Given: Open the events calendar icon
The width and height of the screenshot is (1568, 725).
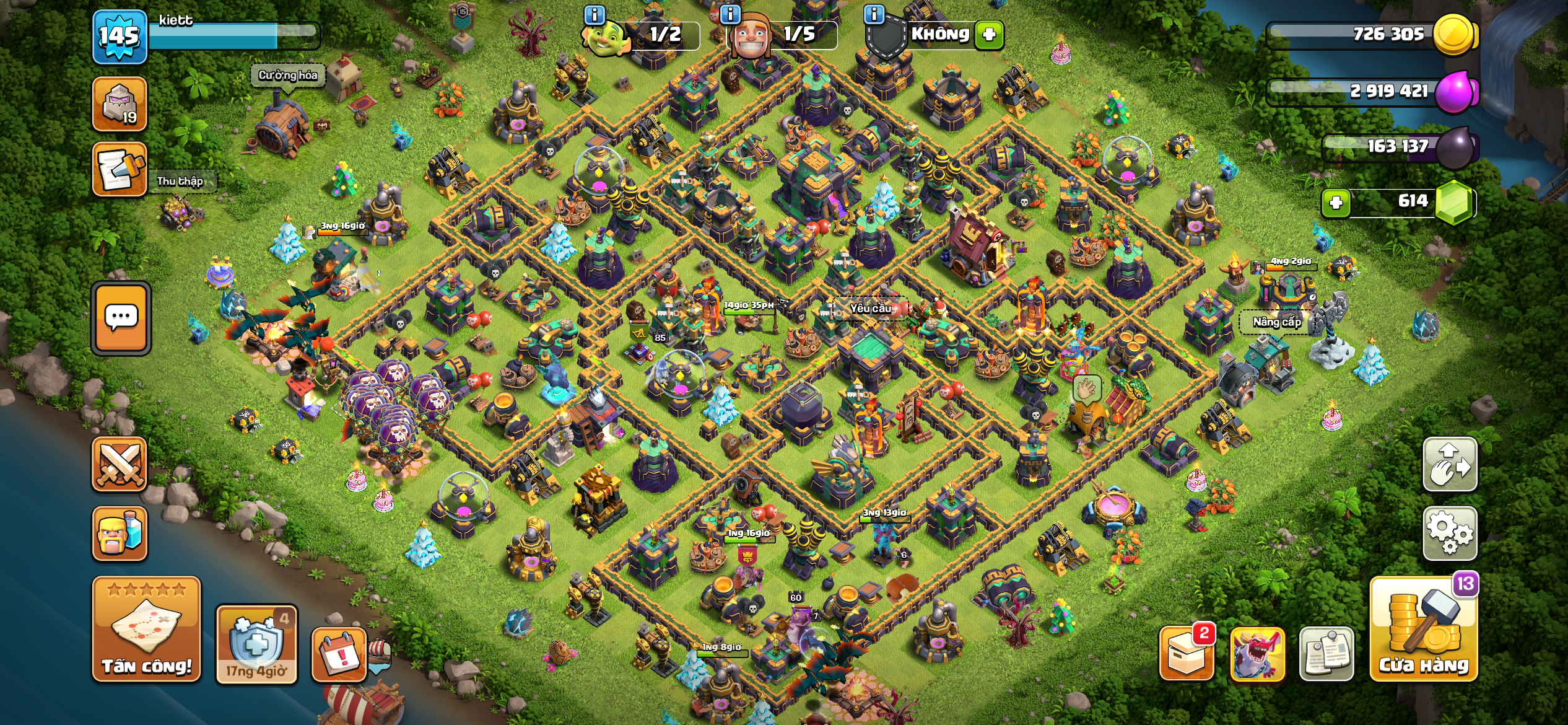Looking at the screenshot, I should 339,654.
